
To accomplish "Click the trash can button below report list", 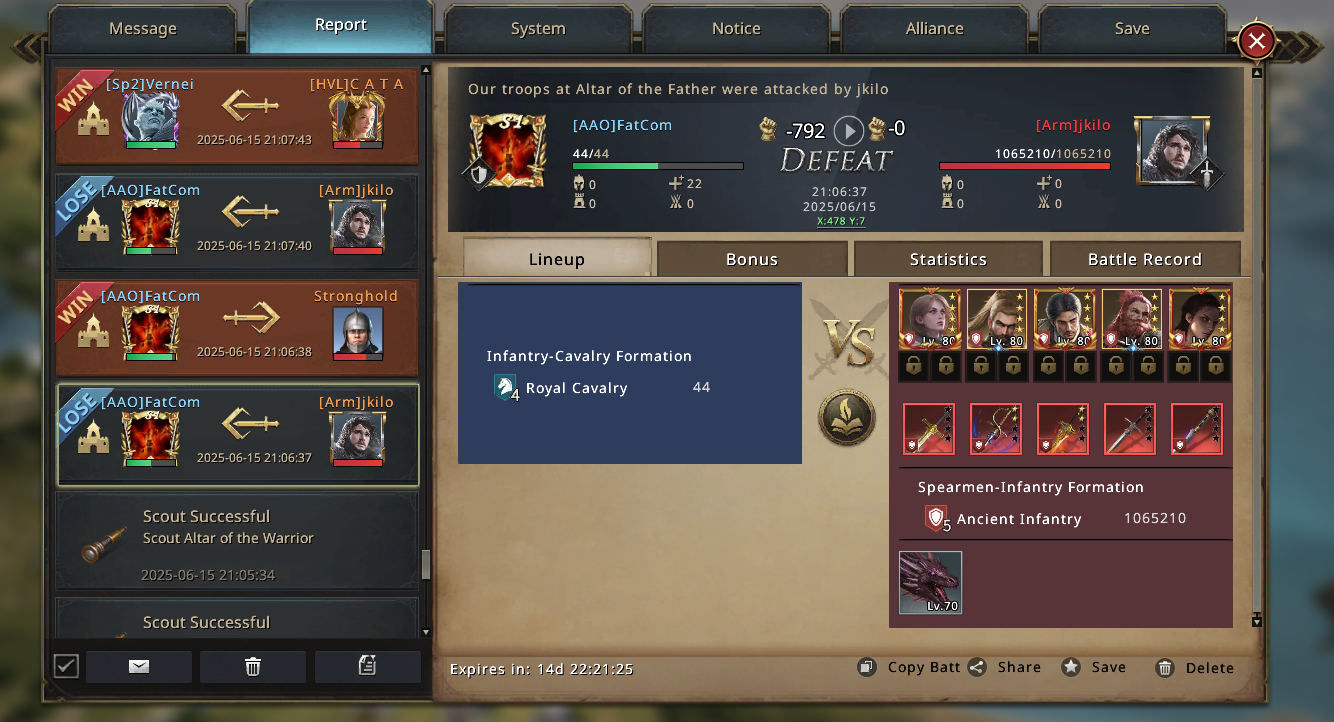I will pyautogui.click(x=253, y=667).
